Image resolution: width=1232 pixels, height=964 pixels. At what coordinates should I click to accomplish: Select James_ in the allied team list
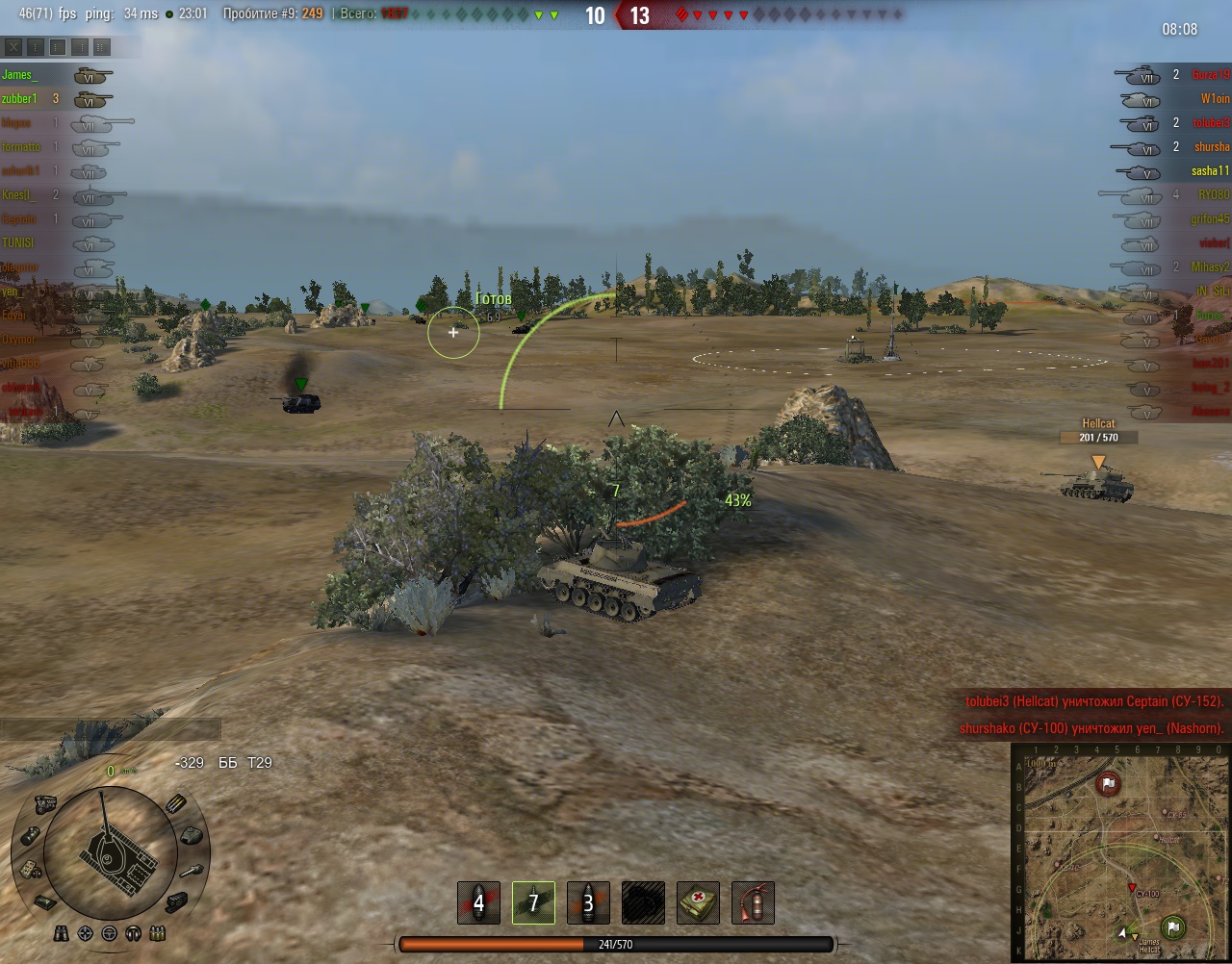click(x=19, y=75)
